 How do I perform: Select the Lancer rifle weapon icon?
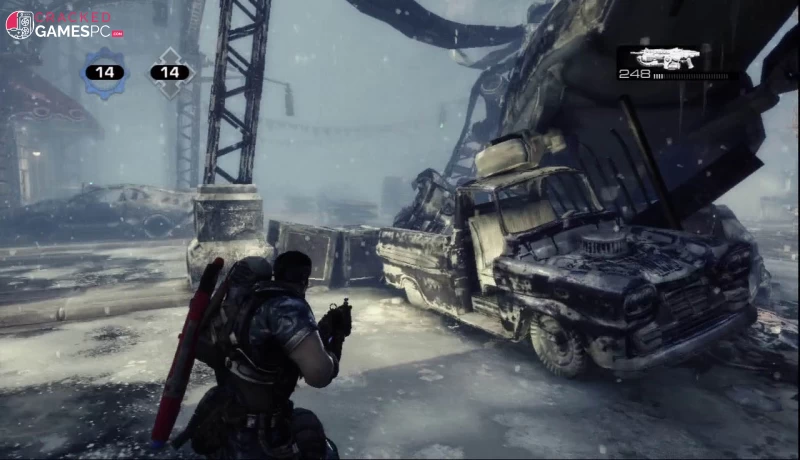point(663,58)
